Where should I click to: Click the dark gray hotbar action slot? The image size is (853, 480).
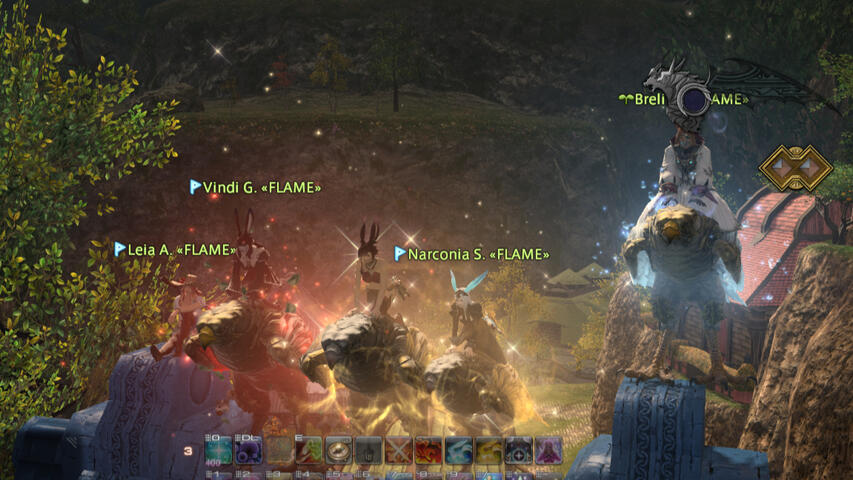click(x=369, y=452)
